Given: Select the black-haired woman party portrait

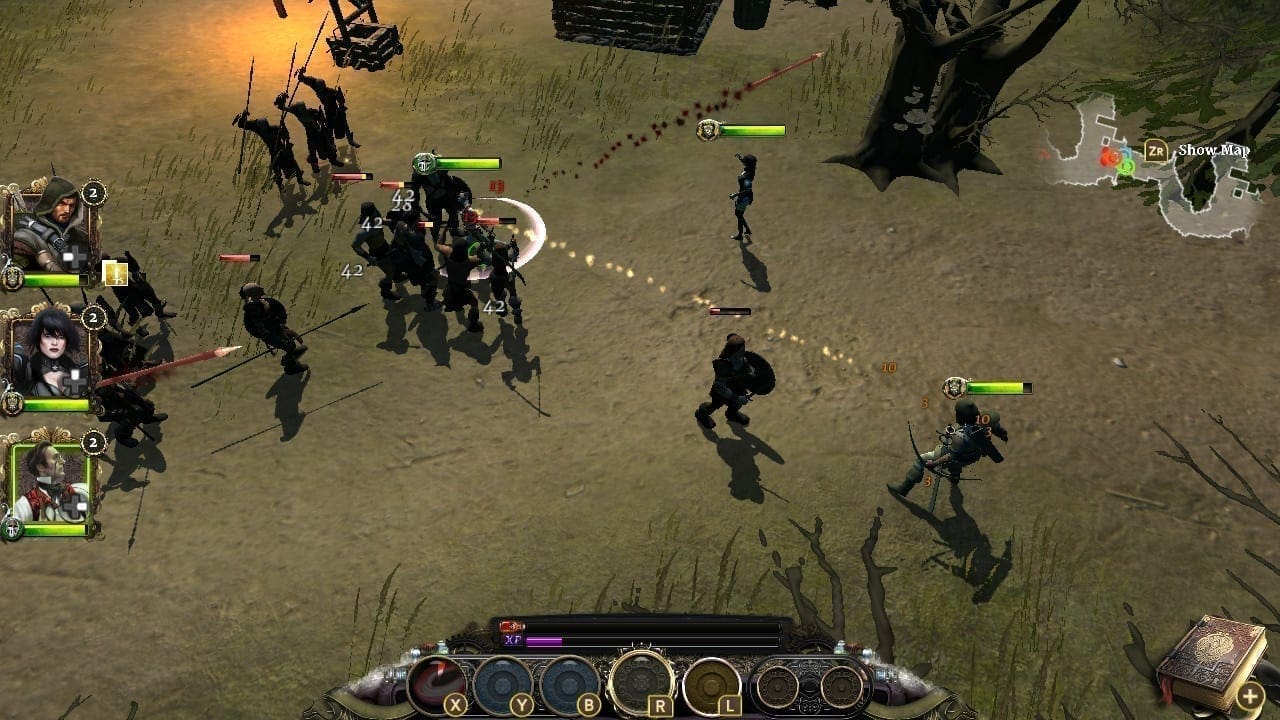Looking at the screenshot, I should (50, 353).
